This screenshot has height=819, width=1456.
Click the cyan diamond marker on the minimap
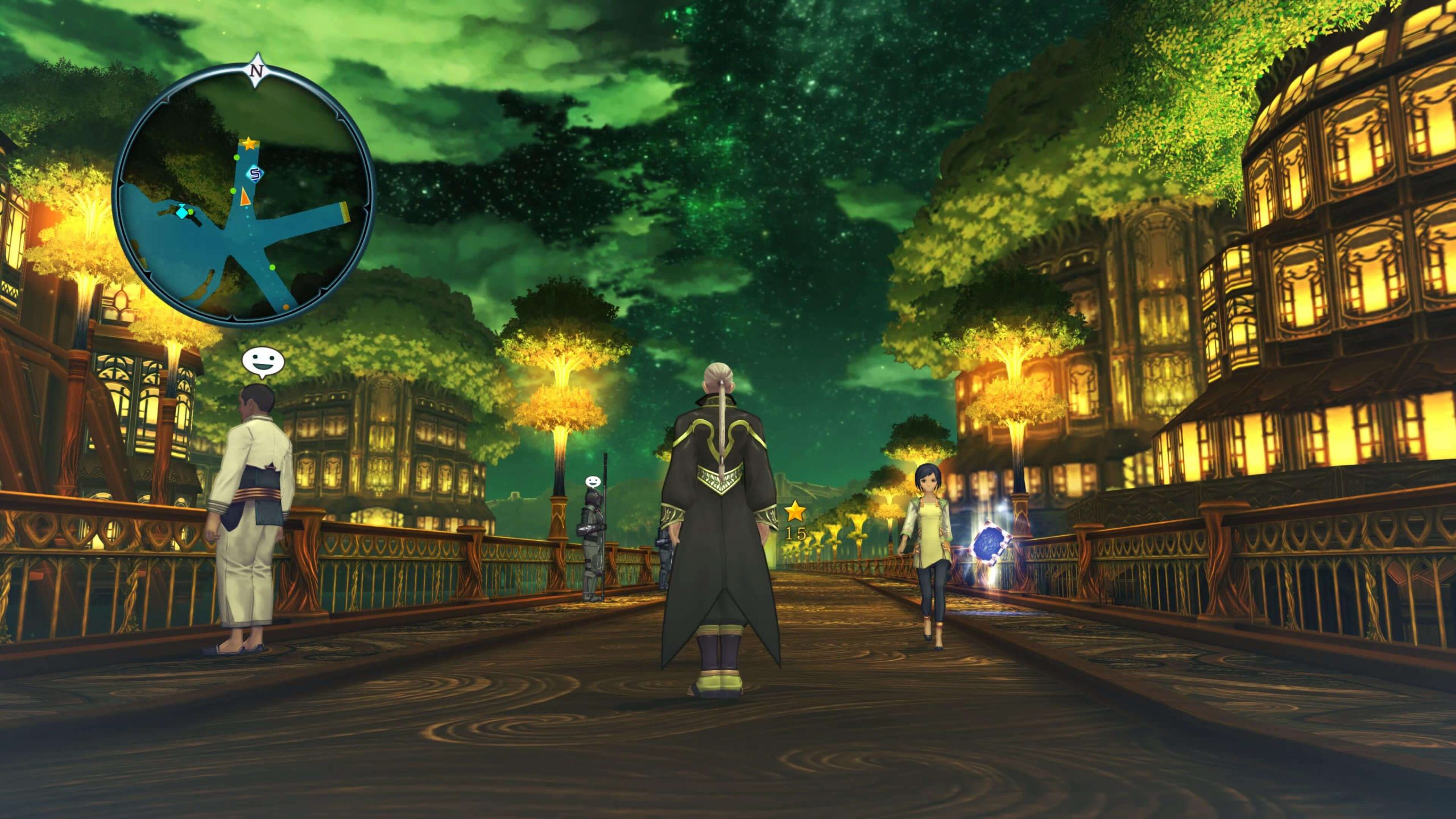[x=182, y=213]
